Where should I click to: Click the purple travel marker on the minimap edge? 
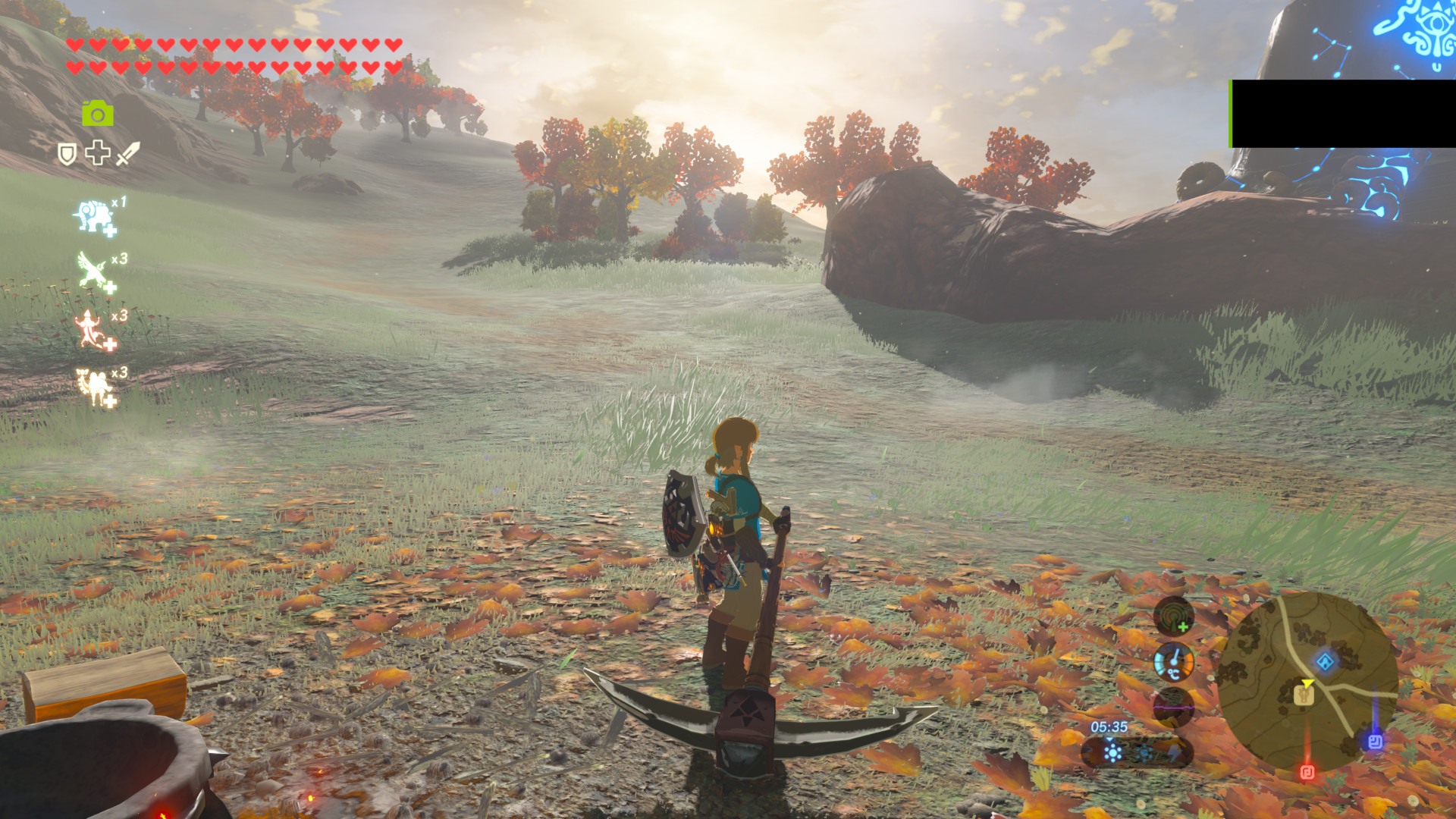click(x=1376, y=739)
